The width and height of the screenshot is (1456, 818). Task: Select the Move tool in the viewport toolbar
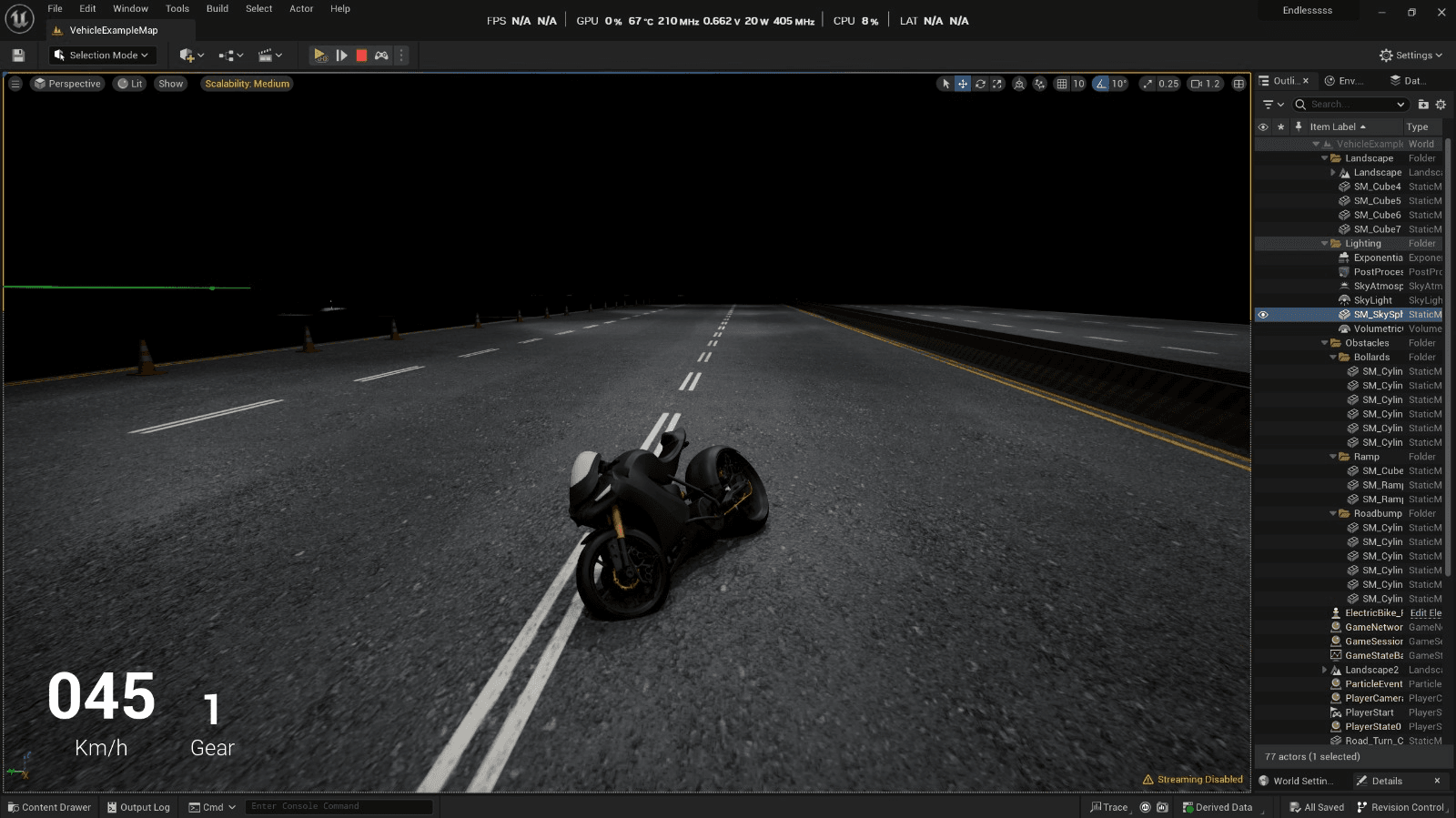point(962,83)
